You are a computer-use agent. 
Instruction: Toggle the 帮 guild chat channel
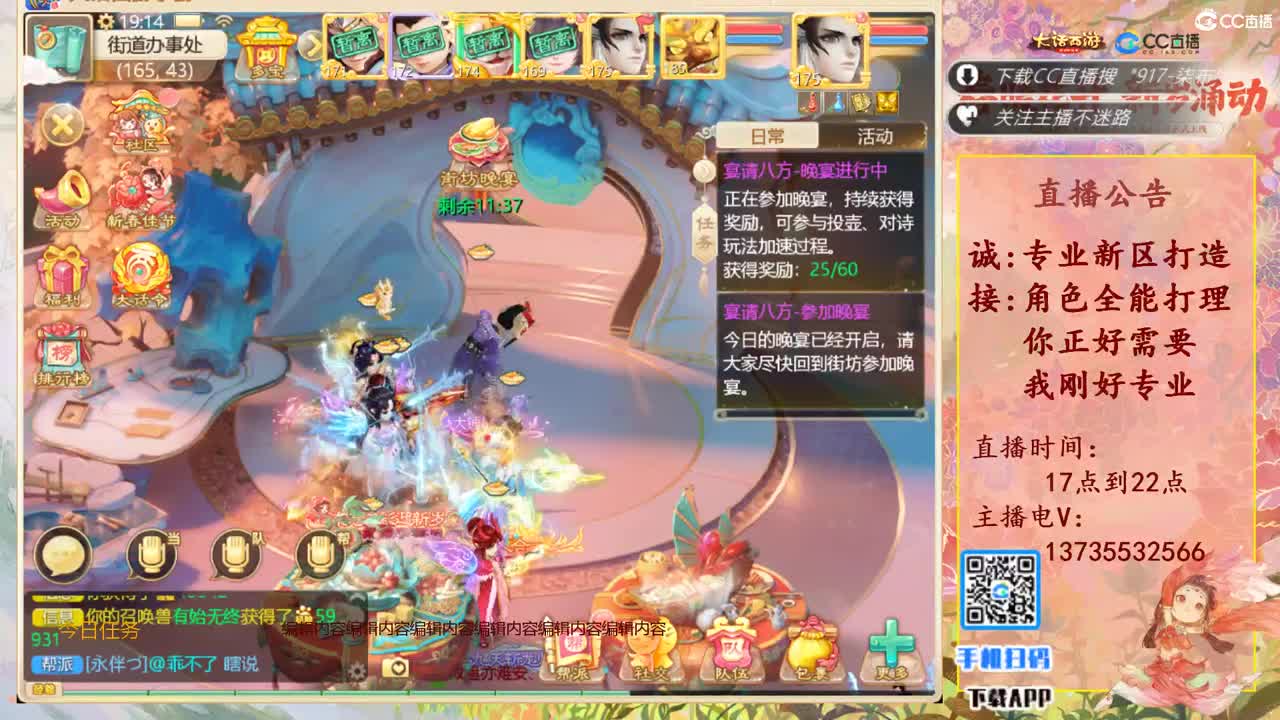point(321,553)
